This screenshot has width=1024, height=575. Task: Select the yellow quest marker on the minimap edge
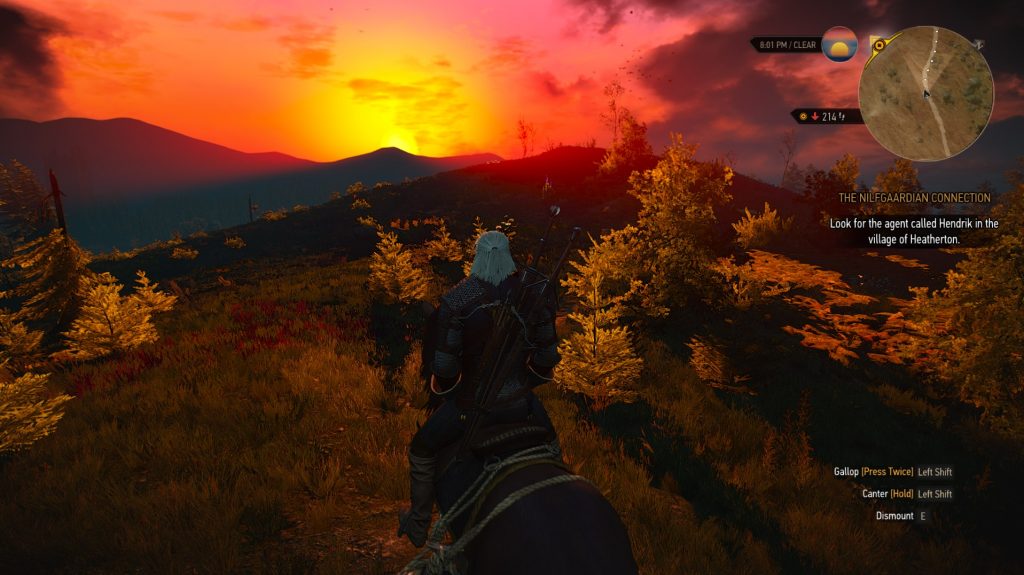click(878, 44)
